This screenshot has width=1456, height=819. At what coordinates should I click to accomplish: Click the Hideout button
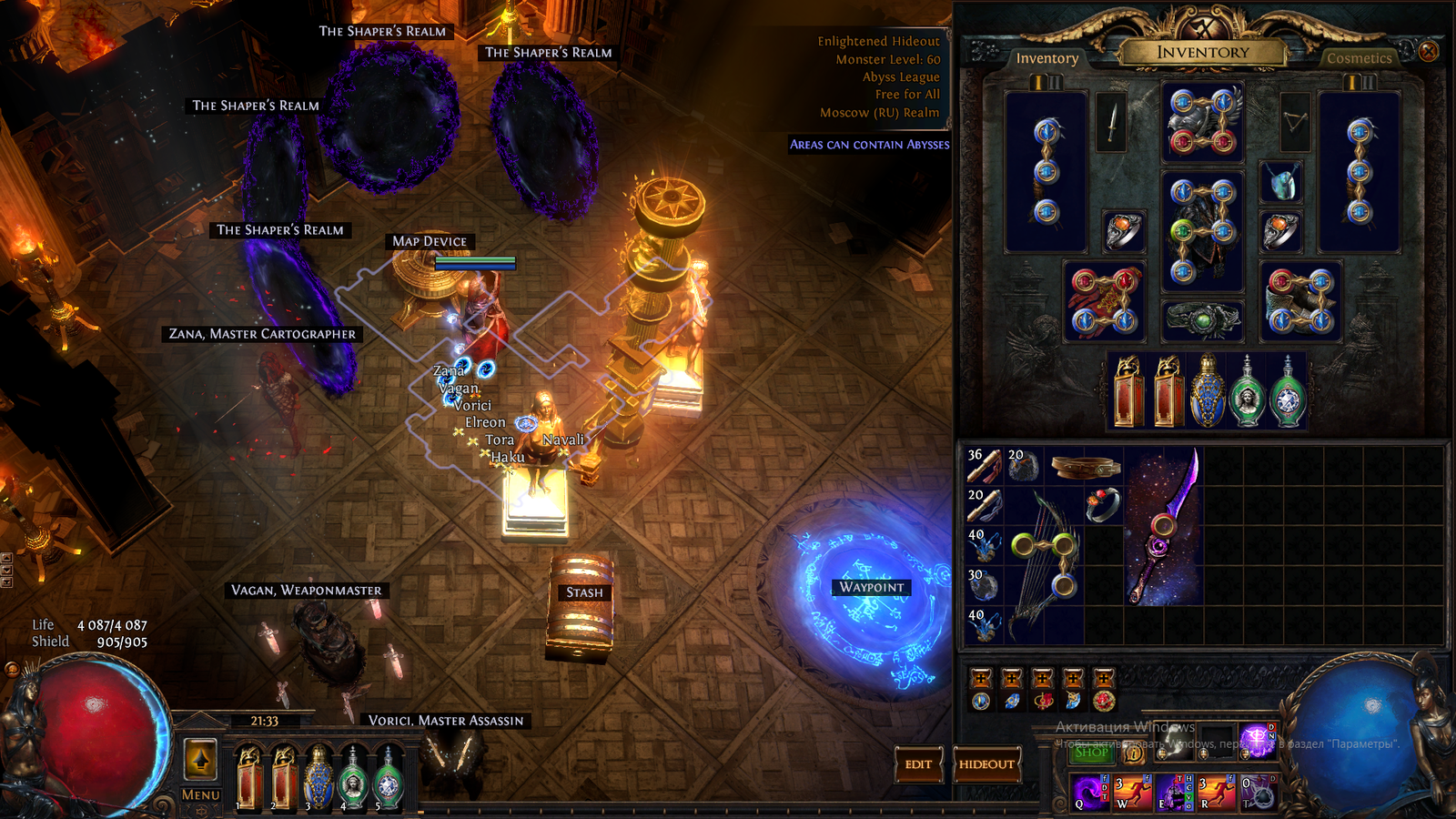pyautogui.click(x=986, y=764)
